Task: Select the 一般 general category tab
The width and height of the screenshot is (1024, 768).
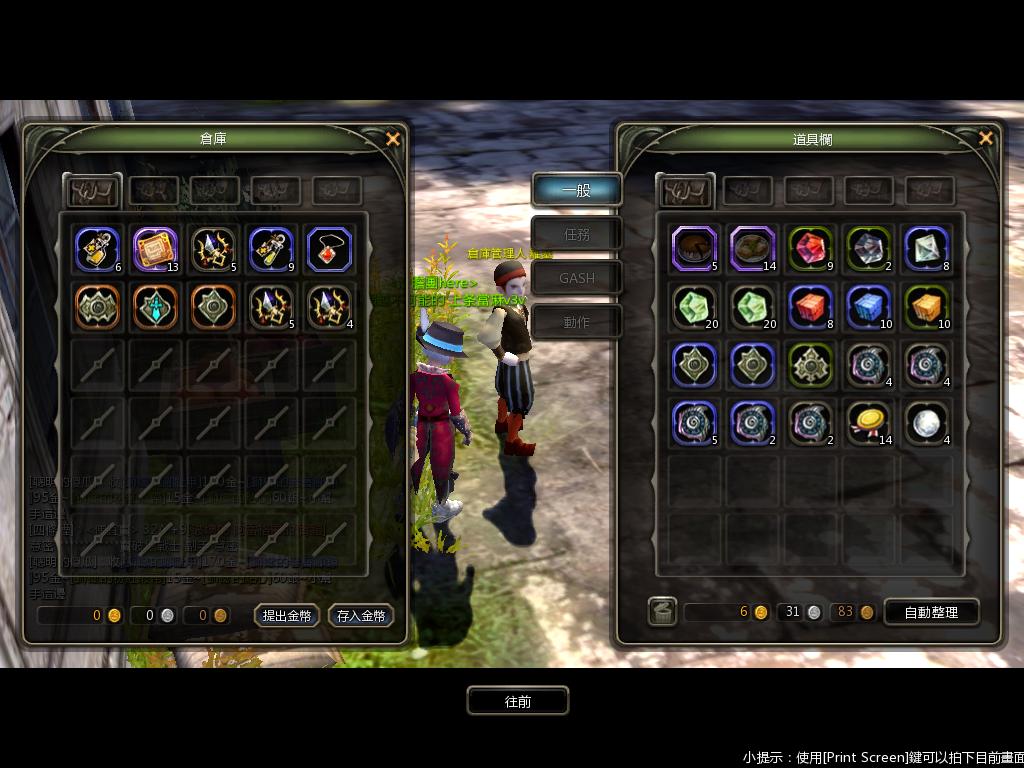Action: (577, 190)
